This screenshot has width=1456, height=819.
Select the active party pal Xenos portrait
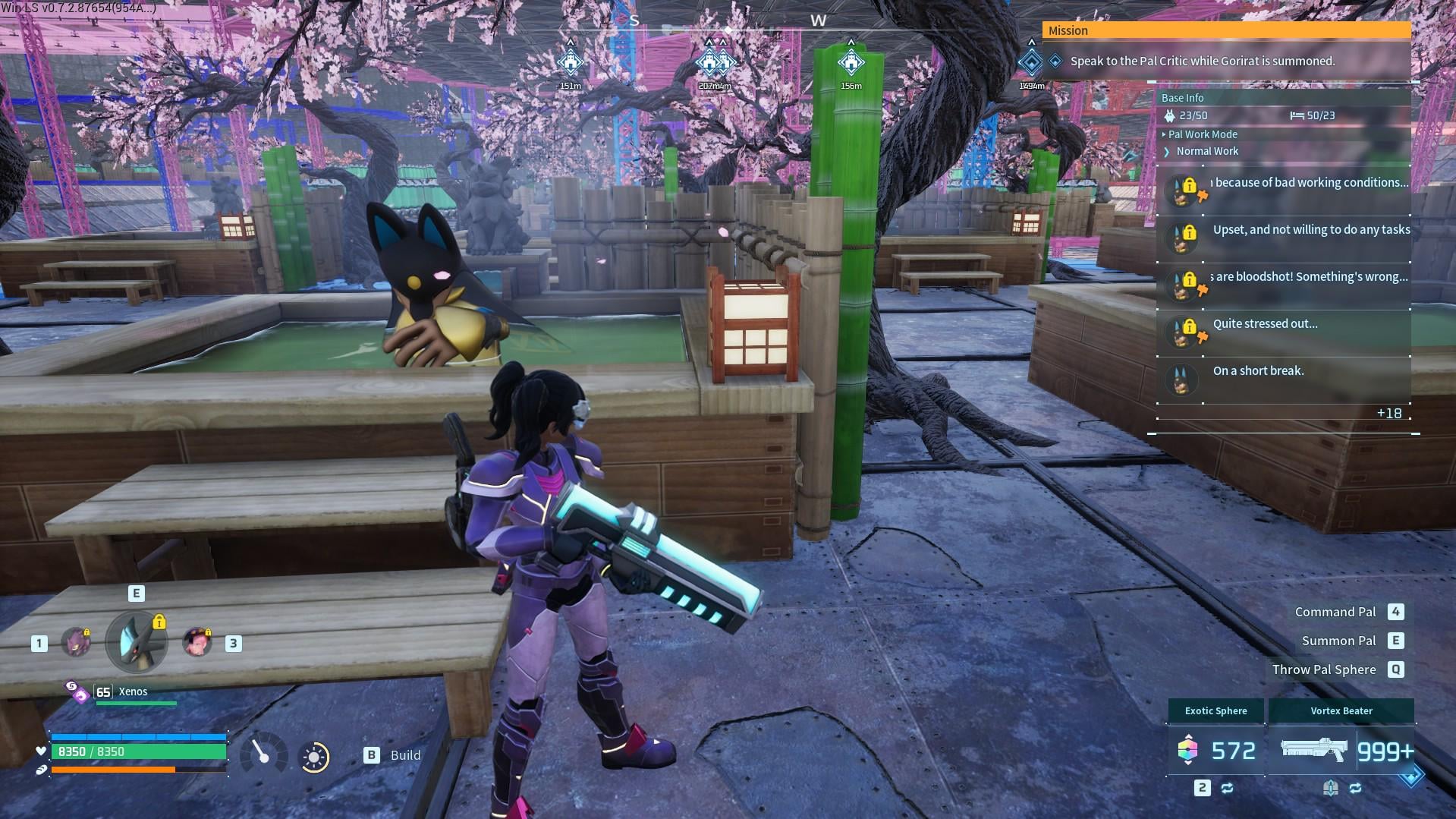[137, 642]
